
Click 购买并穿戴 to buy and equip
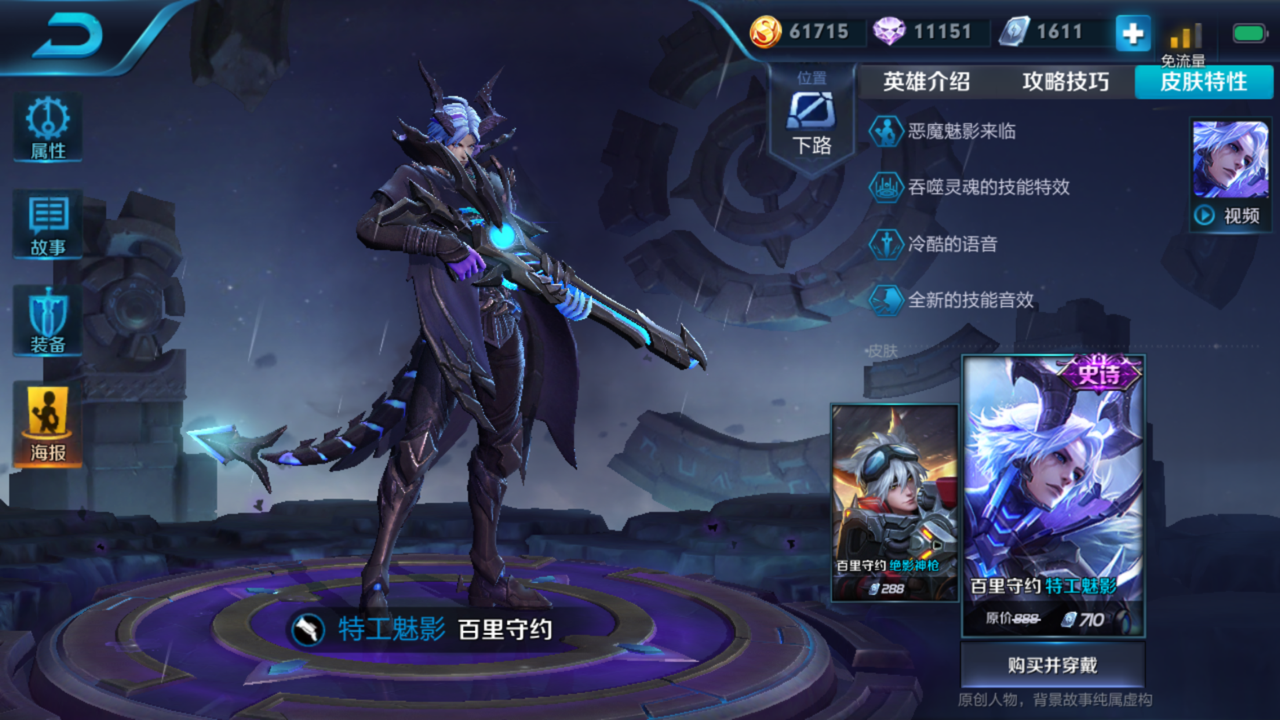(1052, 665)
